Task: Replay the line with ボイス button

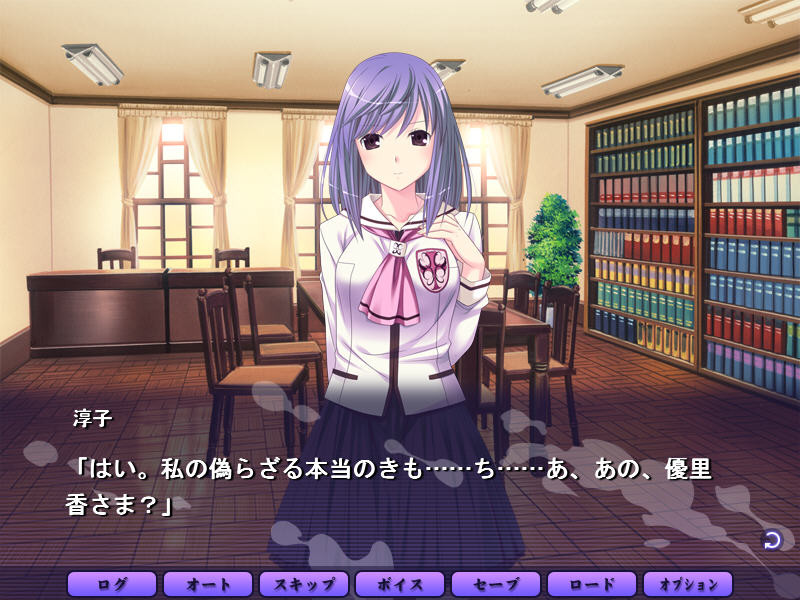Action: tap(400, 584)
